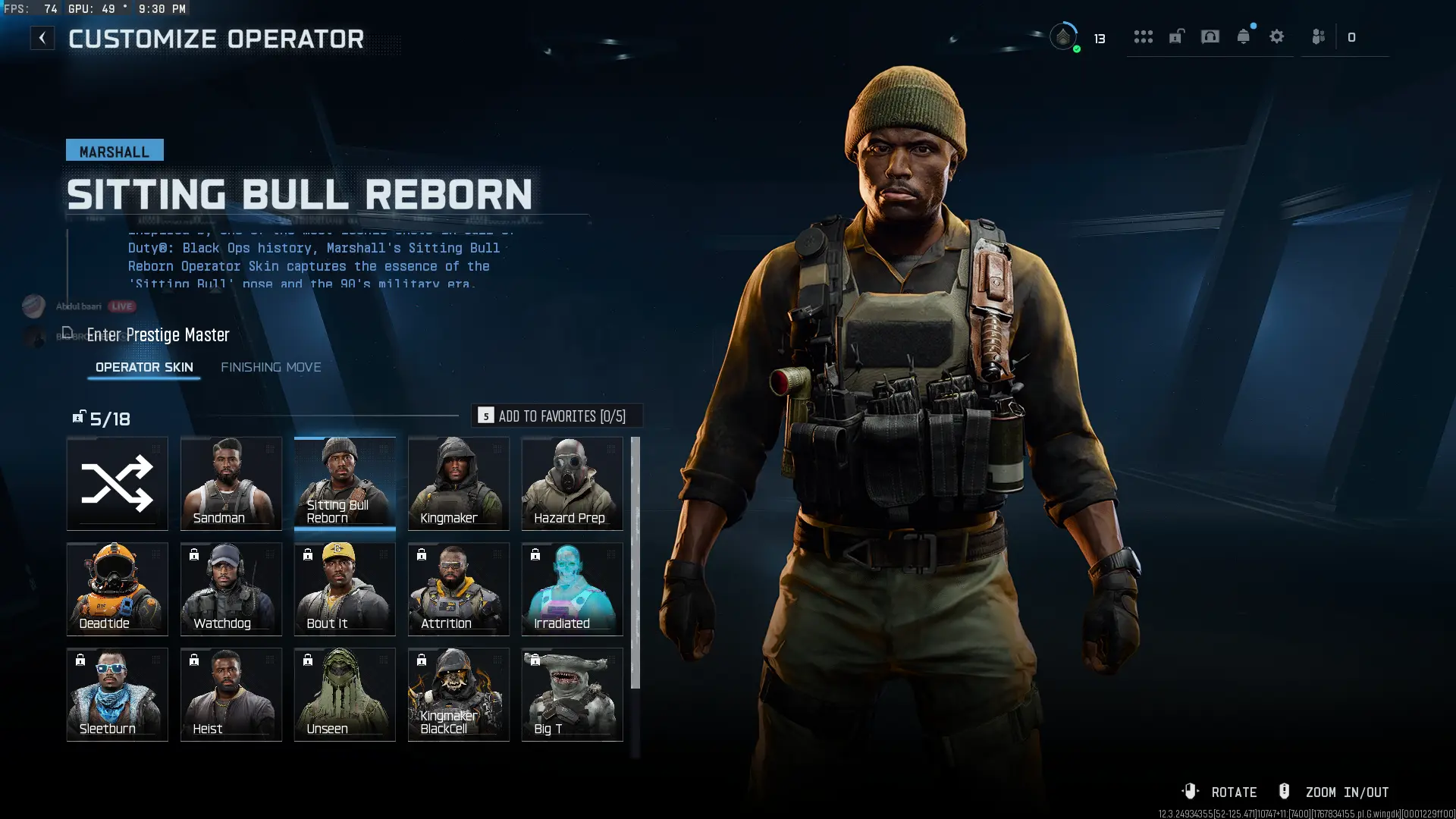
Task: Select the Operator Skin tab
Action: coord(143,367)
